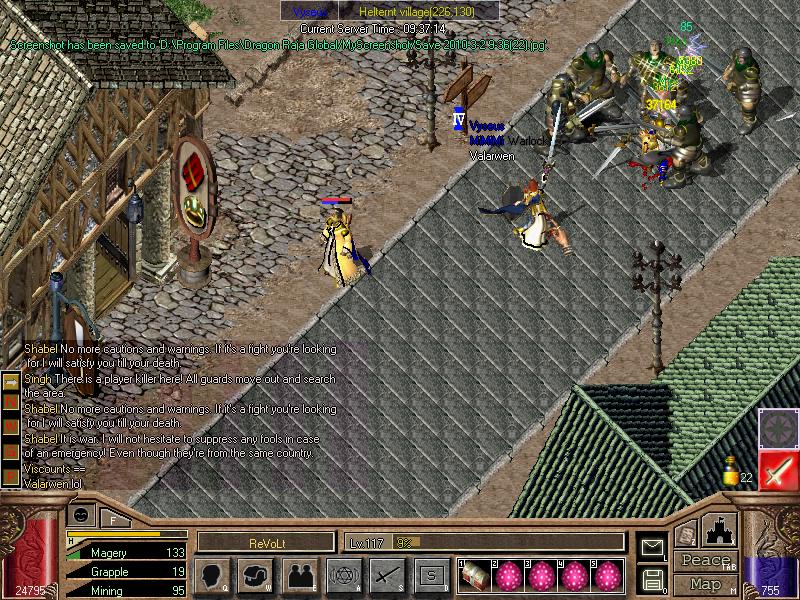This screenshot has height=600, width=800.
Task: Select the treasure chest in quick slot 1
Action: click(x=474, y=576)
